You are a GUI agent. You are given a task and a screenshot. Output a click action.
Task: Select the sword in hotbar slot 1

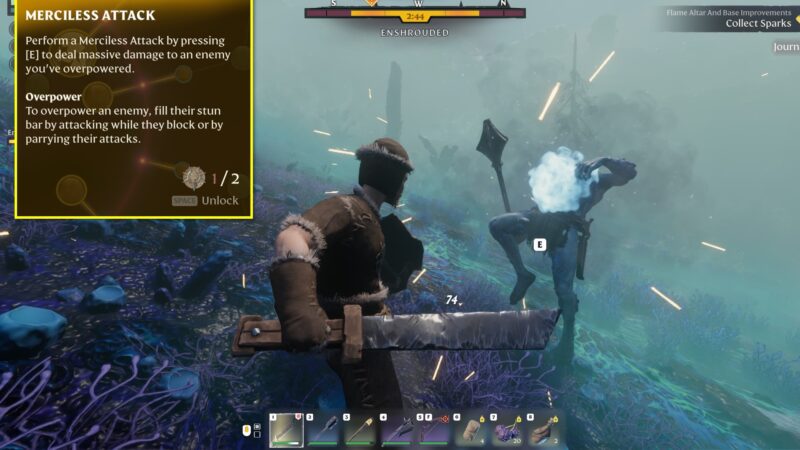pos(286,430)
